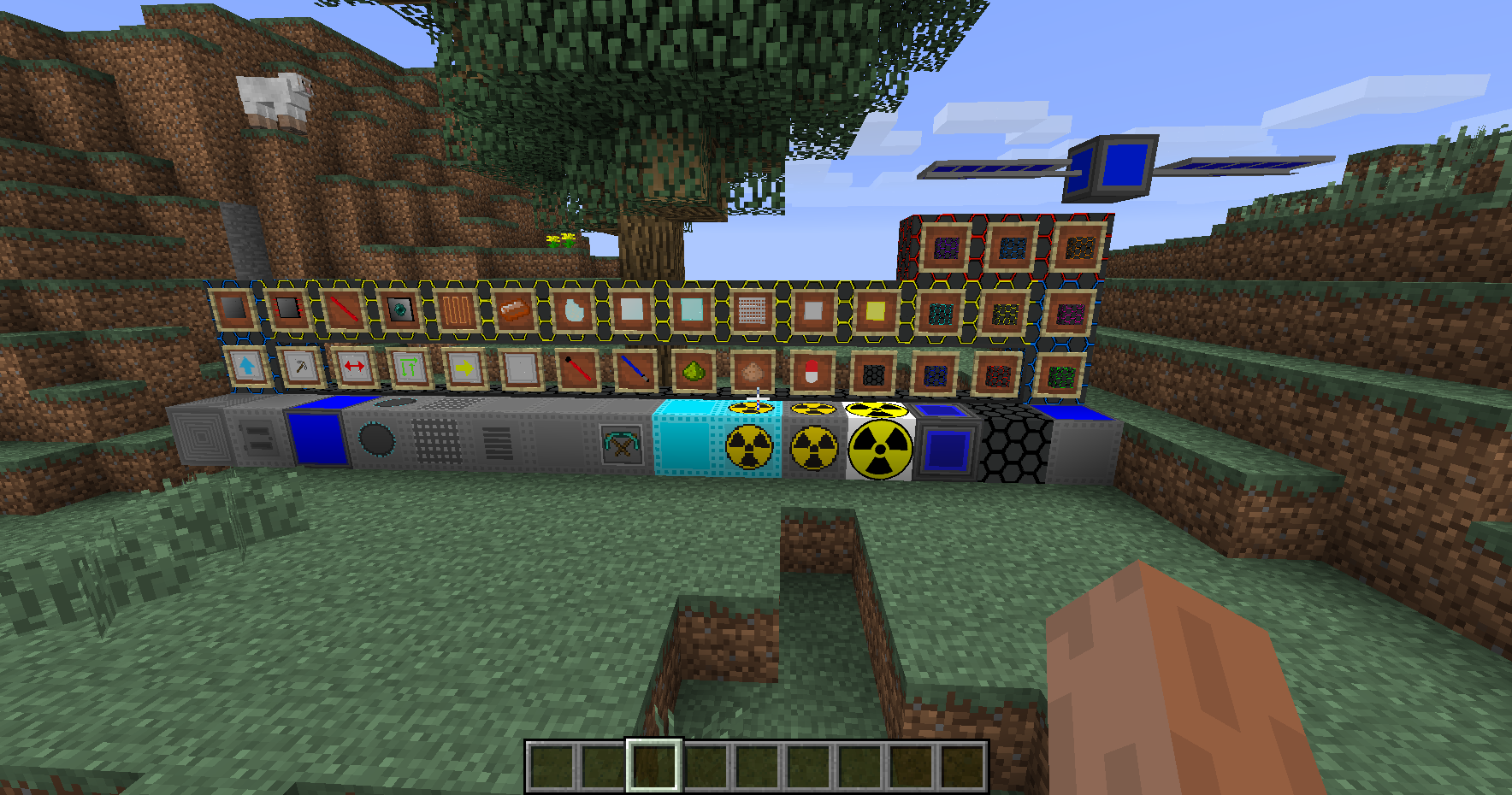Click the copper ingot item frame

517,309
